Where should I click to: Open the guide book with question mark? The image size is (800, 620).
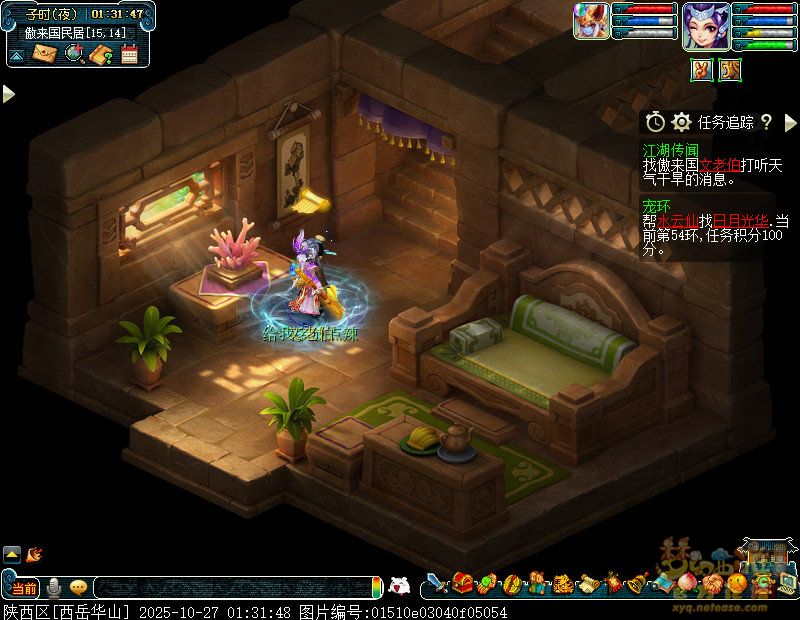[x=100, y=54]
